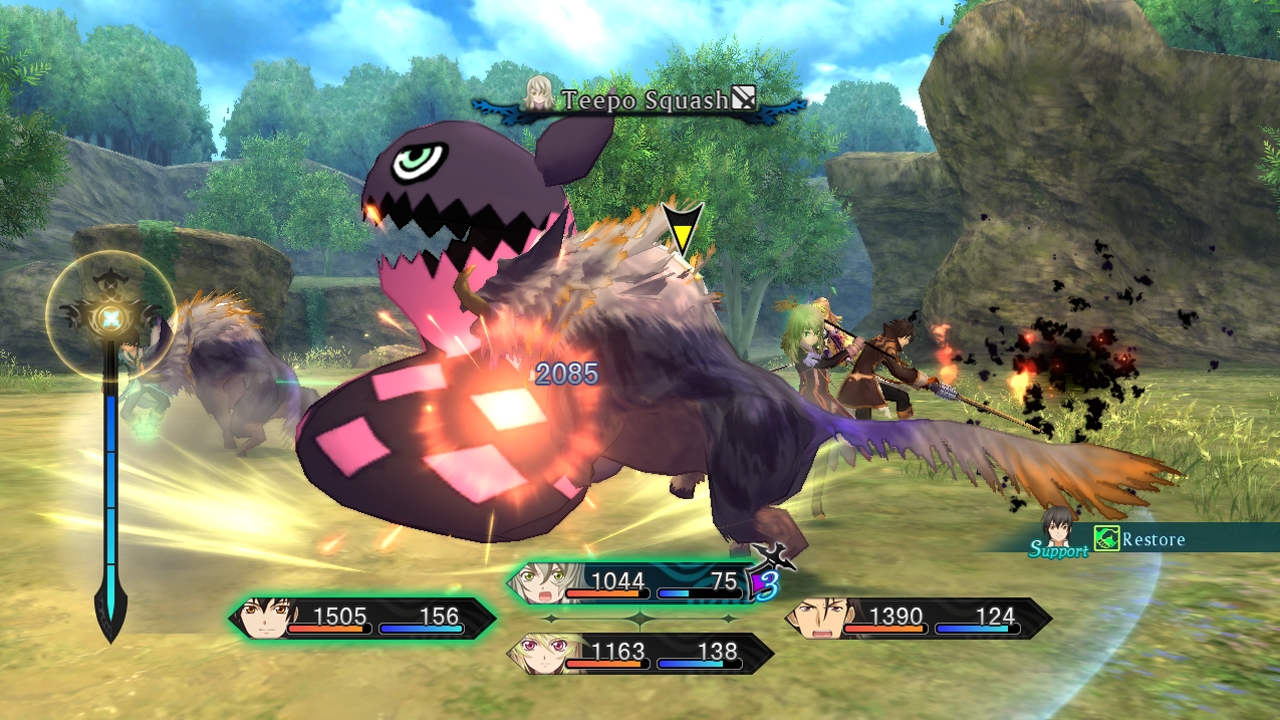Viewport: 1280px width, 720px height.
Task: Click the yellow target cursor arrow
Action: [682, 228]
